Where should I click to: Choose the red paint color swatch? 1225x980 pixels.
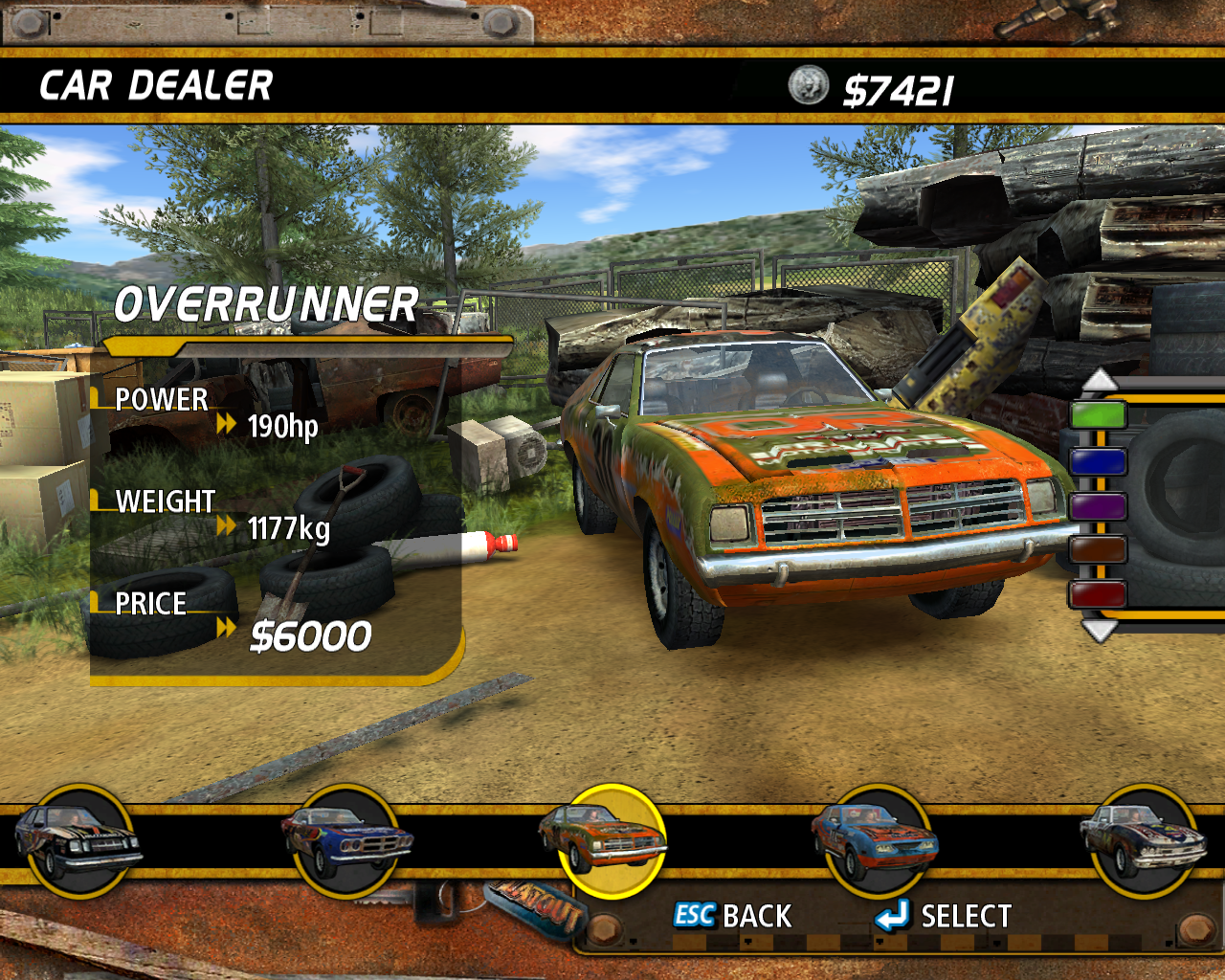click(1098, 594)
